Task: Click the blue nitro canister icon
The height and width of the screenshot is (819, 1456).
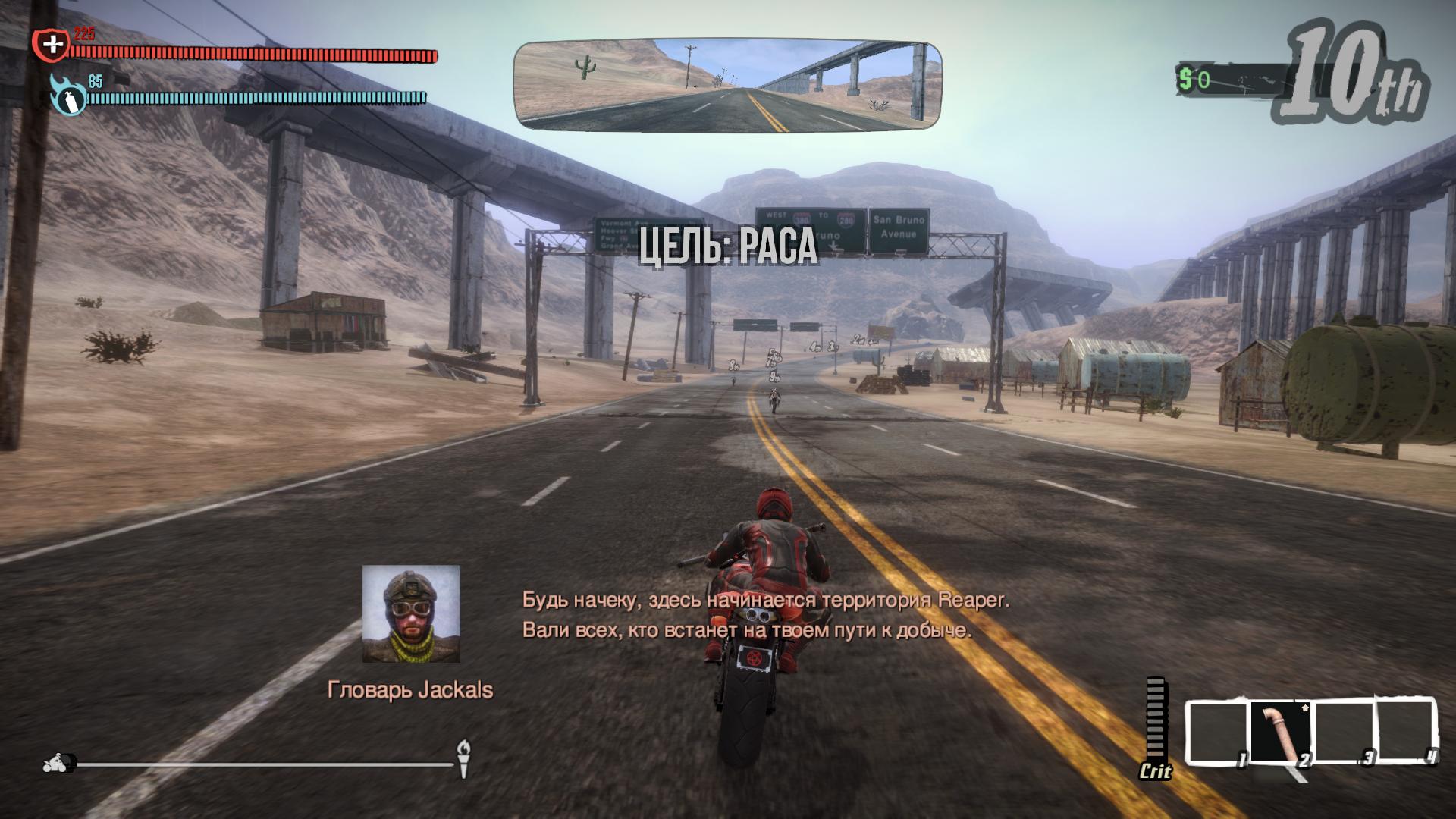Action: point(67,96)
